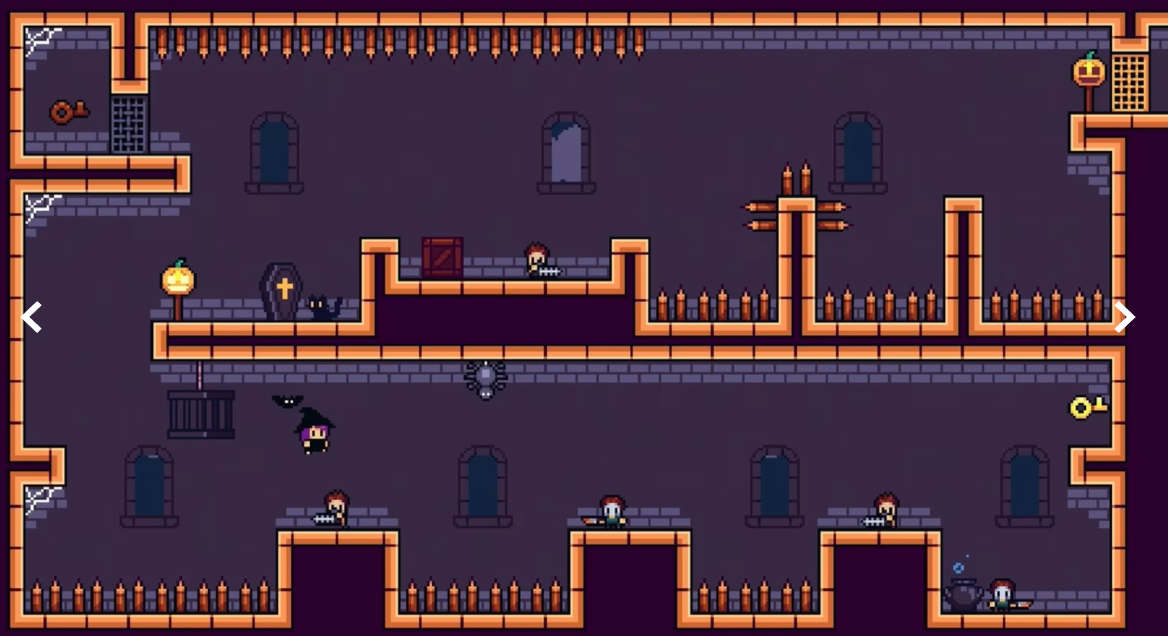
Task: Go to the previous screenshot with left arrow
Action: 32,318
